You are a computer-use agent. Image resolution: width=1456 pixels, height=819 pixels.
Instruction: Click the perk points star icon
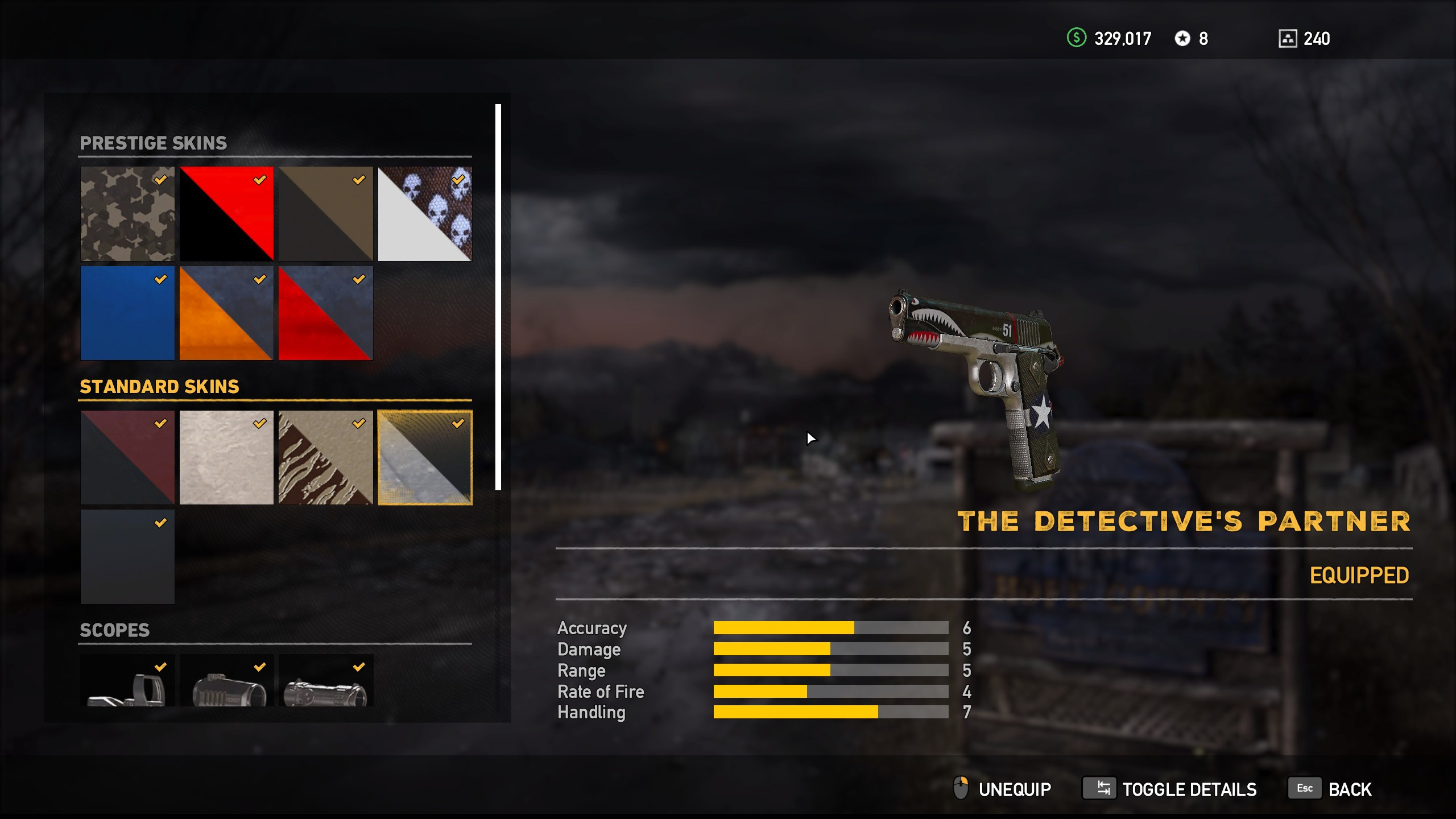click(1184, 39)
